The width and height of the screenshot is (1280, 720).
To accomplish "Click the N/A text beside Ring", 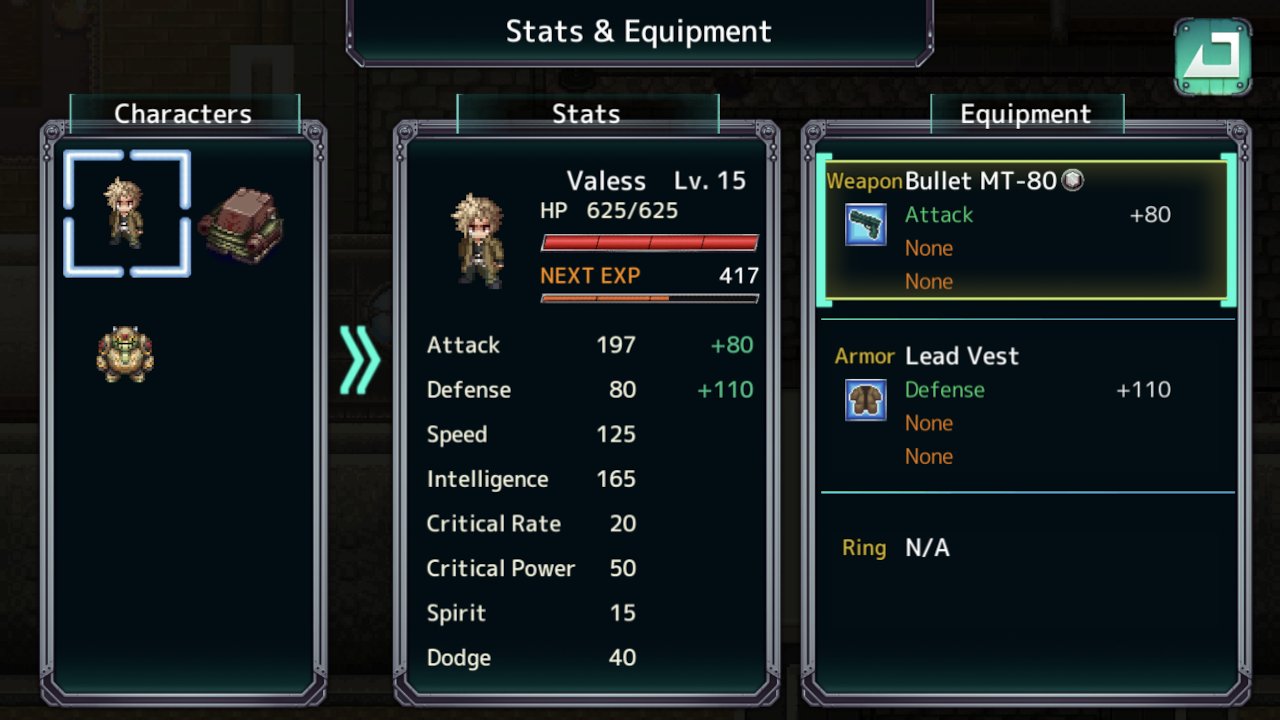I will (x=927, y=548).
